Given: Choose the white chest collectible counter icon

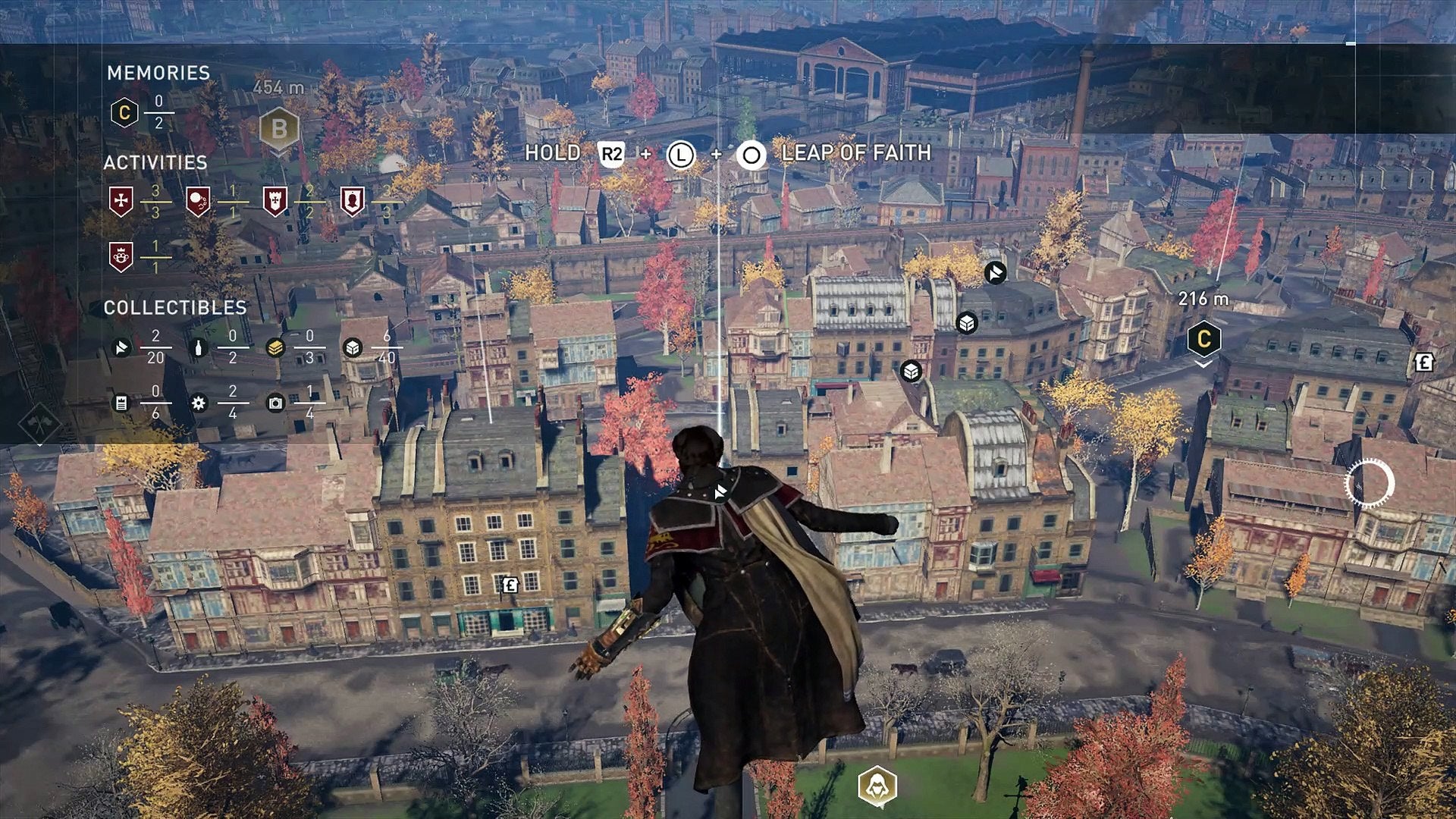Looking at the screenshot, I should tap(353, 347).
